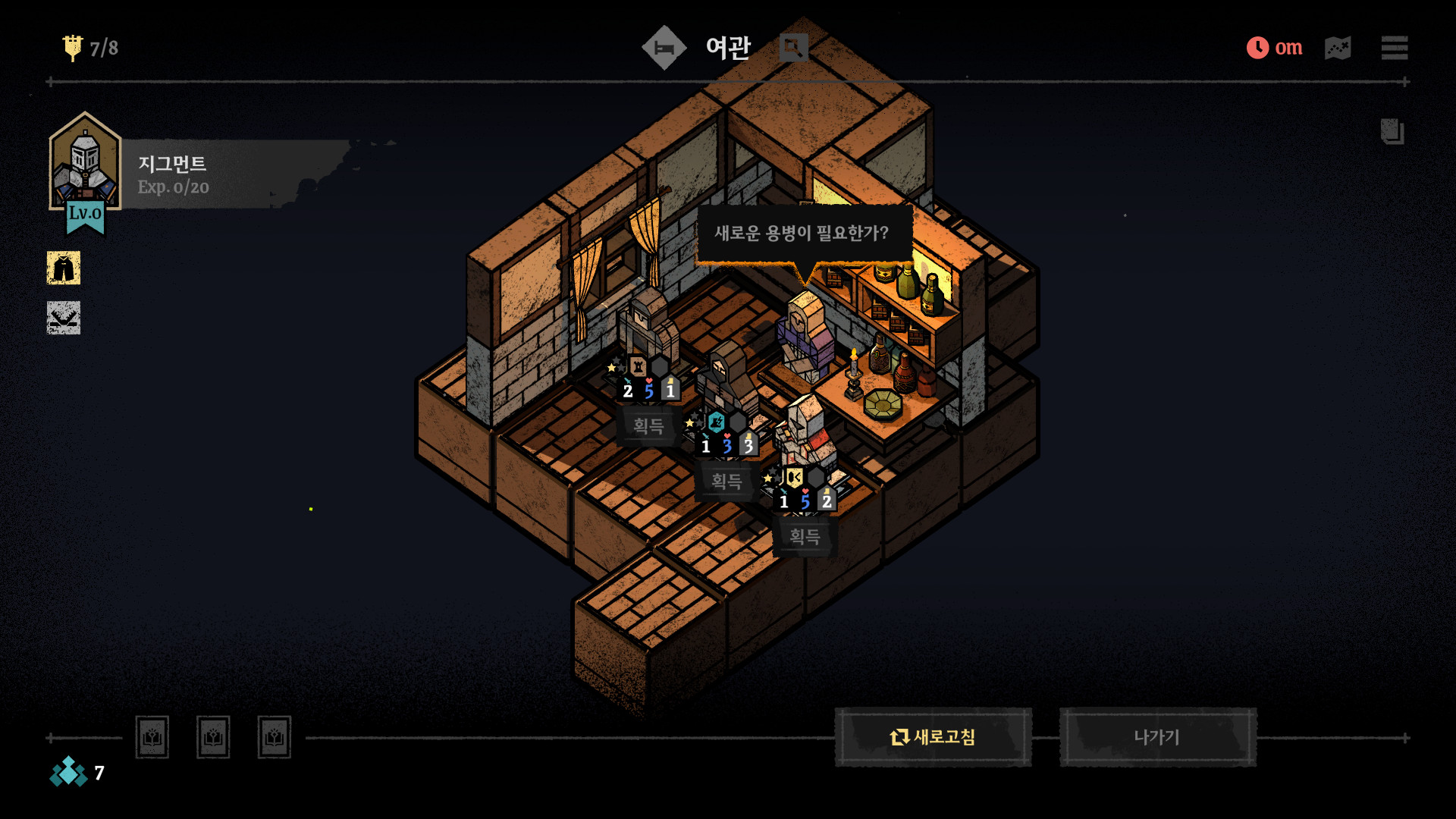The image size is (1456, 819).
Task: Recruit the mercenary with 2-5-1 stats via 획득
Action: coord(648,426)
